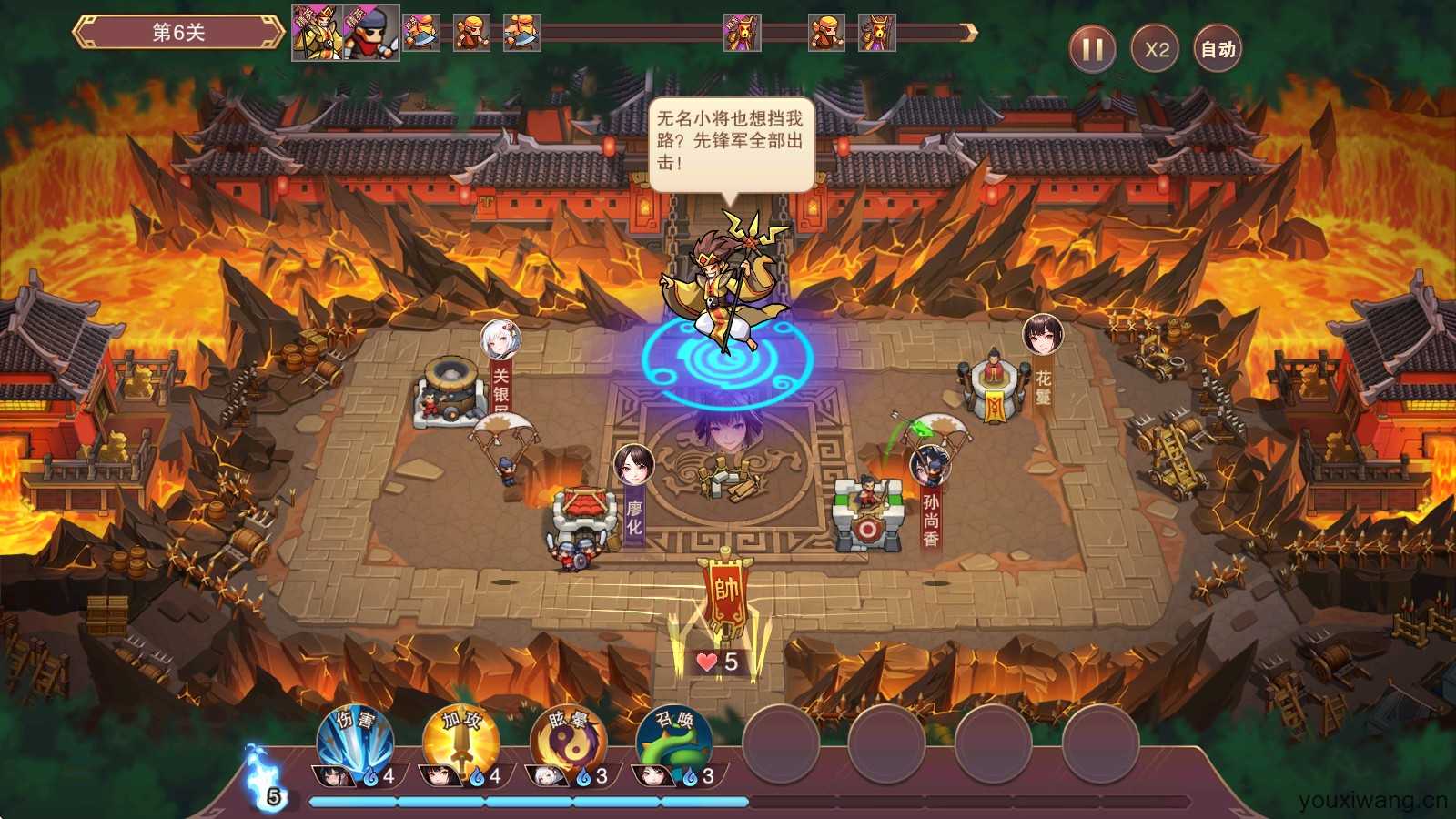Use the 加攻 attack boost skill
This screenshot has height=819, width=1456.
[x=461, y=740]
